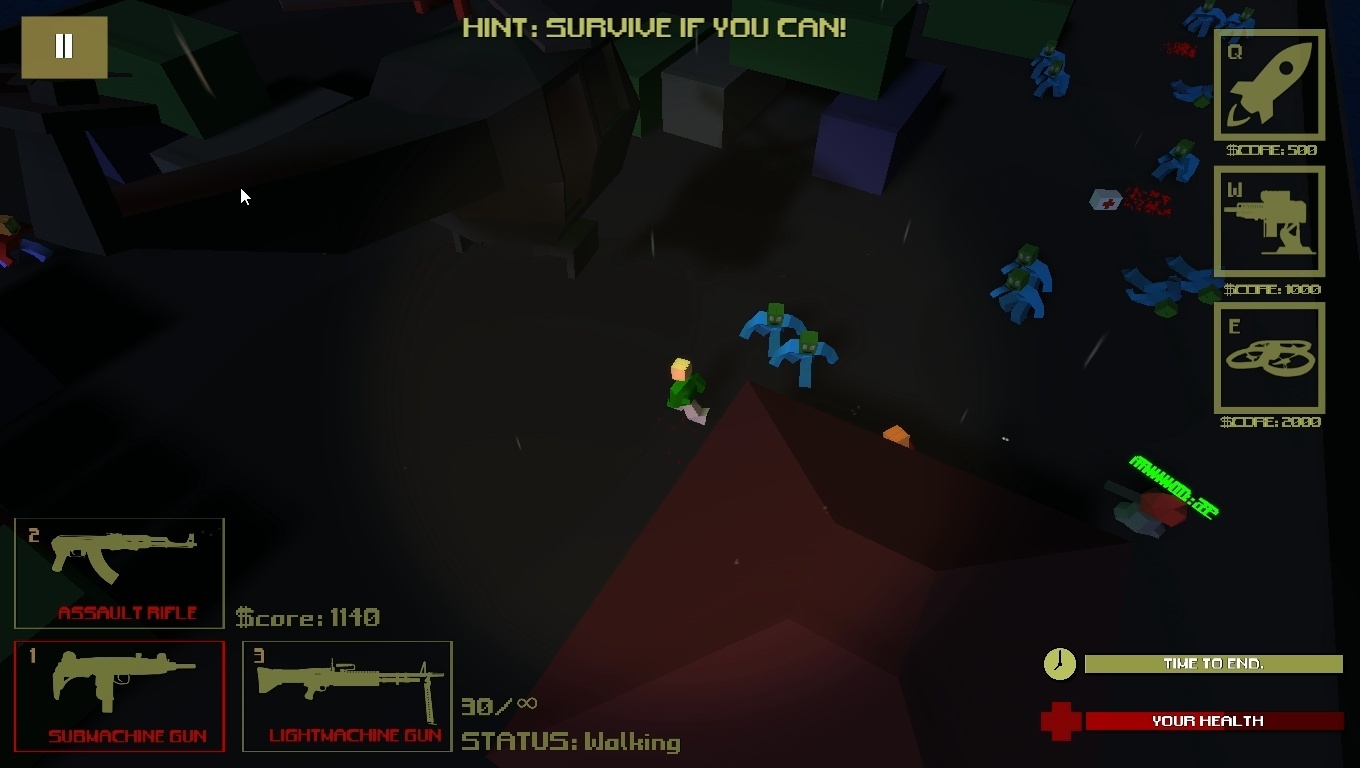
Task: Activate the Q rocket strike ability
Action: [1269, 86]
